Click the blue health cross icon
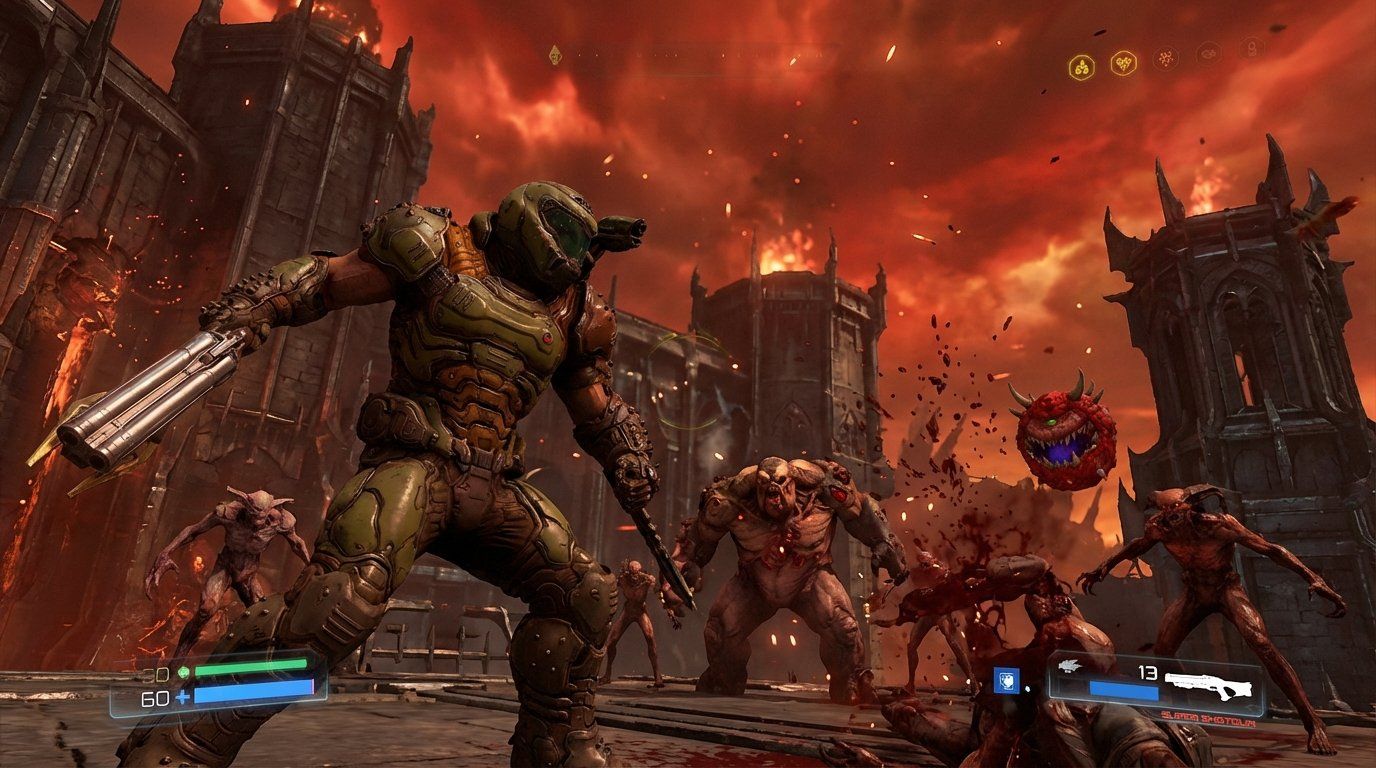Image resolution: width=1376 pixels, height=768 pixels. coord(182,696)
